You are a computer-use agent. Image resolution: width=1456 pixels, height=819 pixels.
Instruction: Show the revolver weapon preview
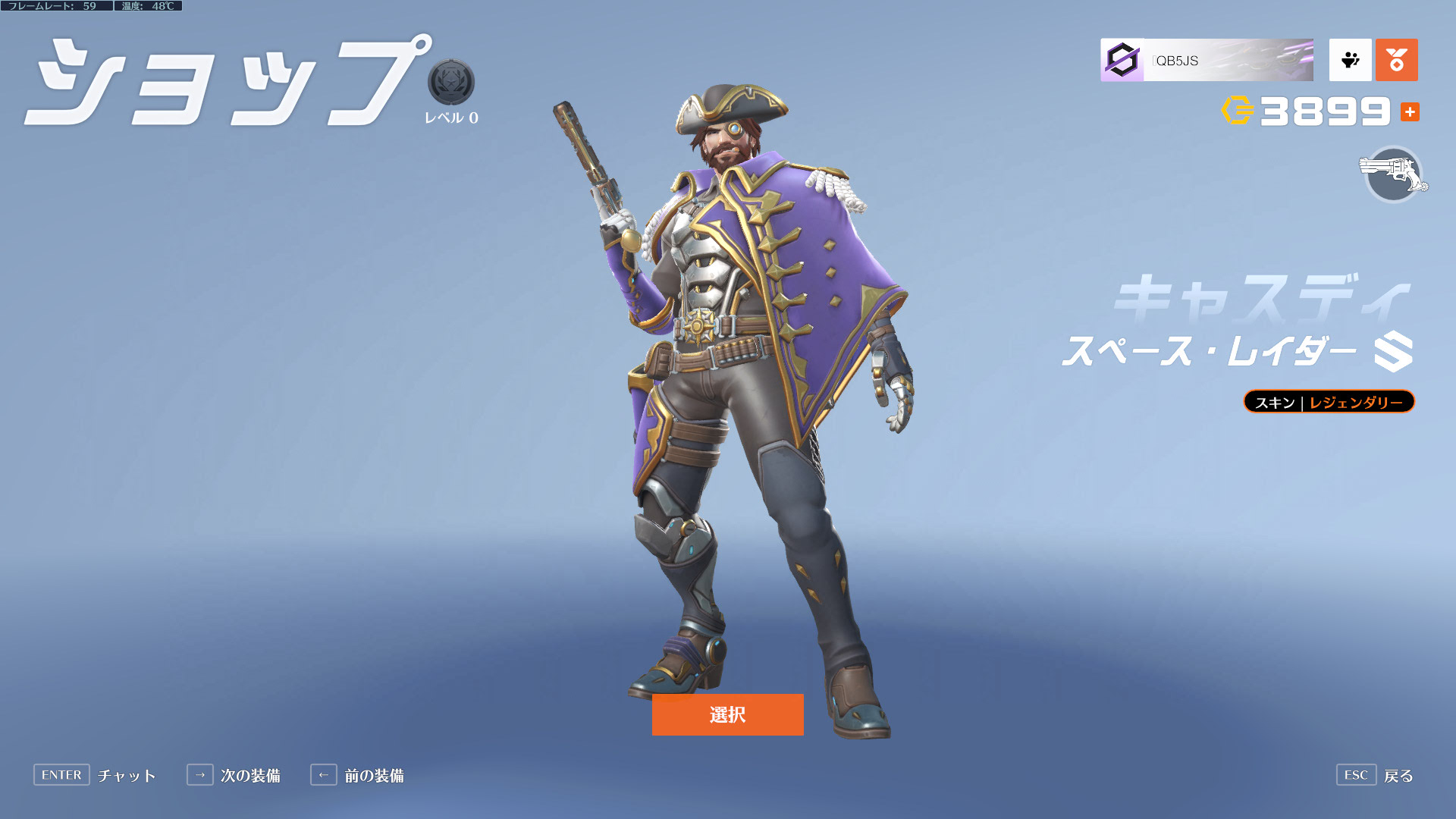(x=1393, y=174)
